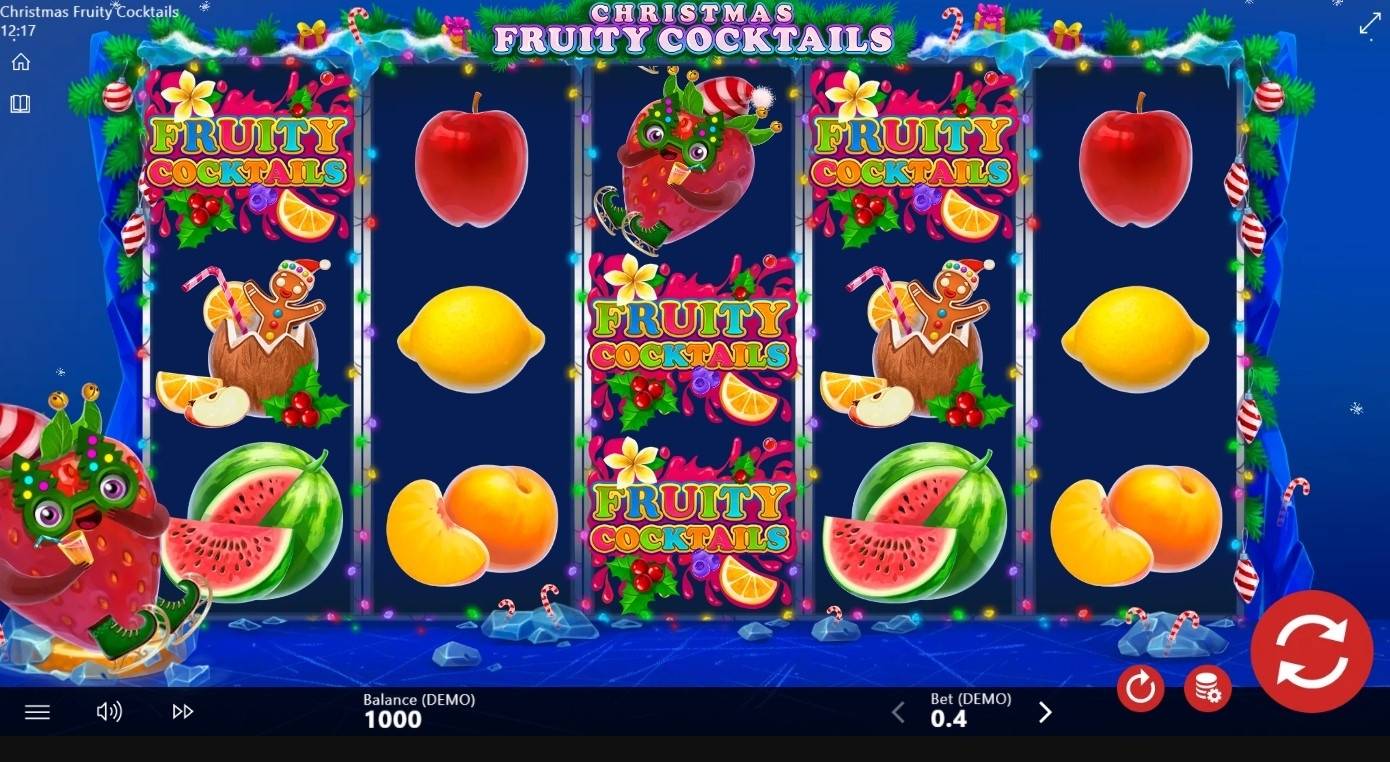
Task: Decrease the bet using the left chevron
Action: coord(898,711)
